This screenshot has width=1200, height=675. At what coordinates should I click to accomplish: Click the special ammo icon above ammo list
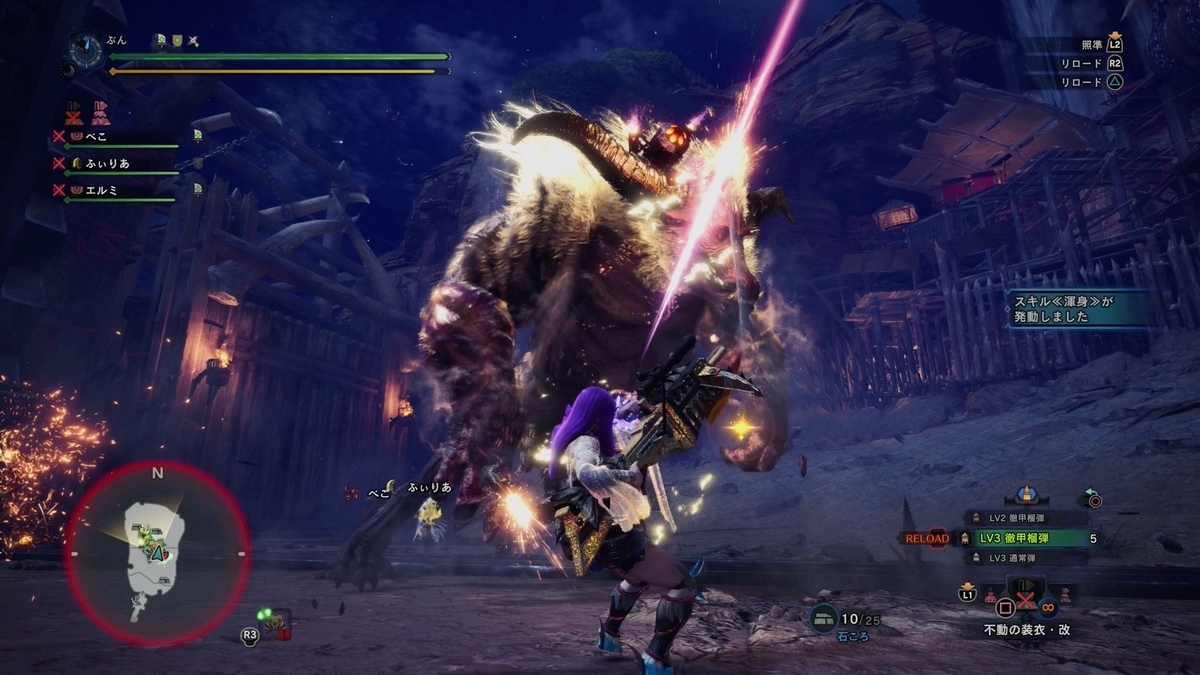point(1025,495)
